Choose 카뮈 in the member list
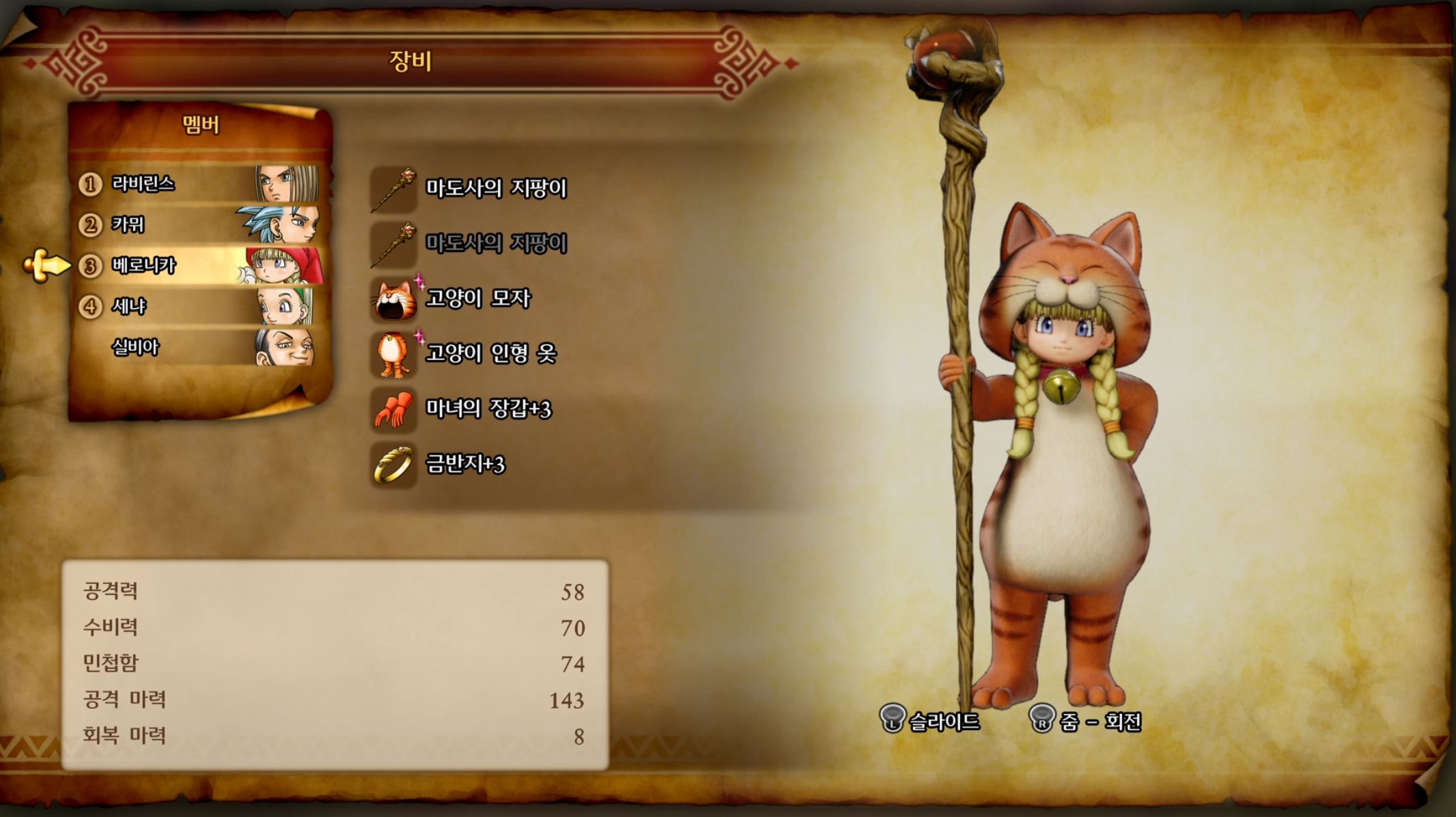 pos(198,225)
